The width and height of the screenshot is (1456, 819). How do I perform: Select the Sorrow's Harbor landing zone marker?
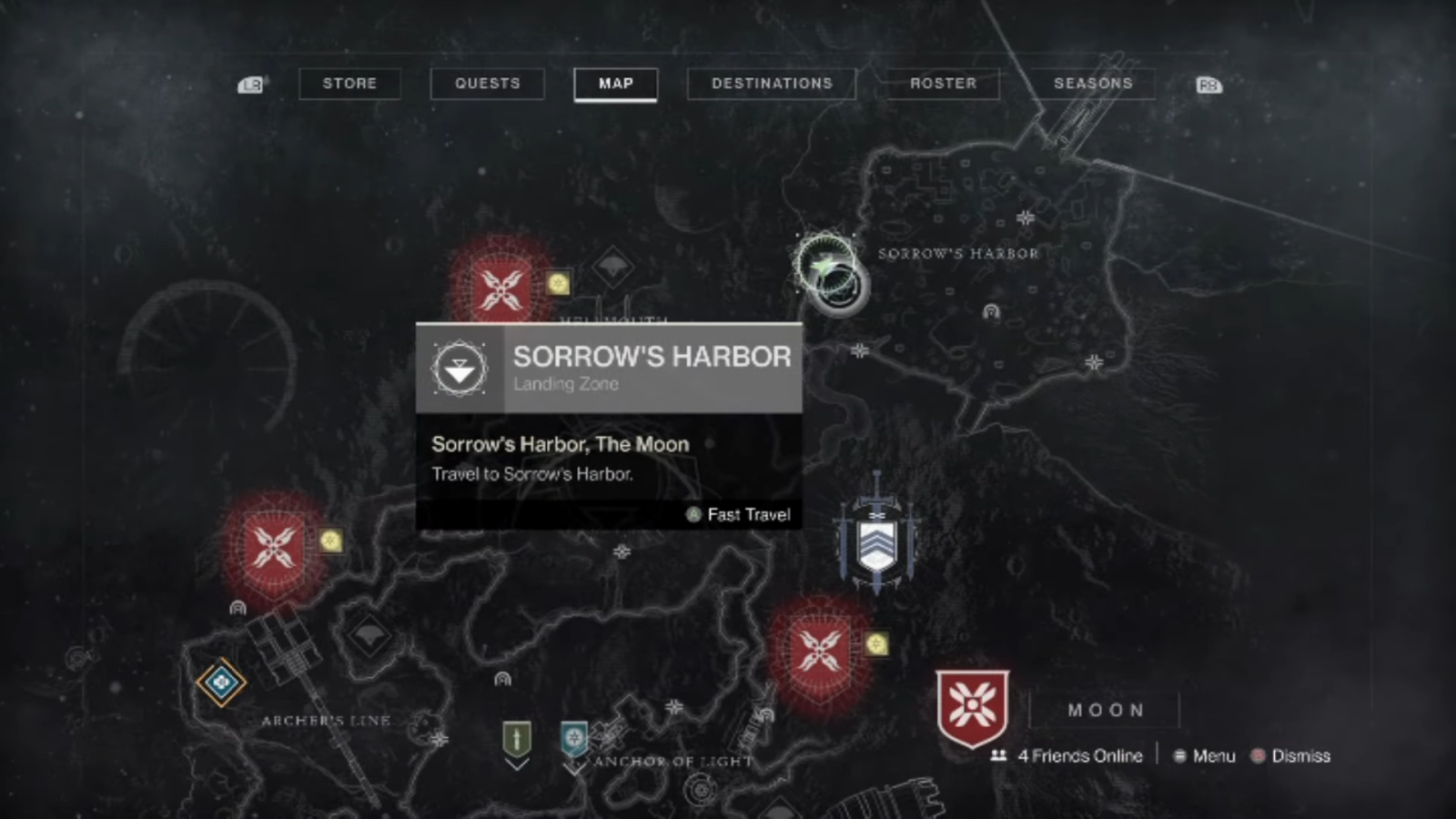coord(830,273)
